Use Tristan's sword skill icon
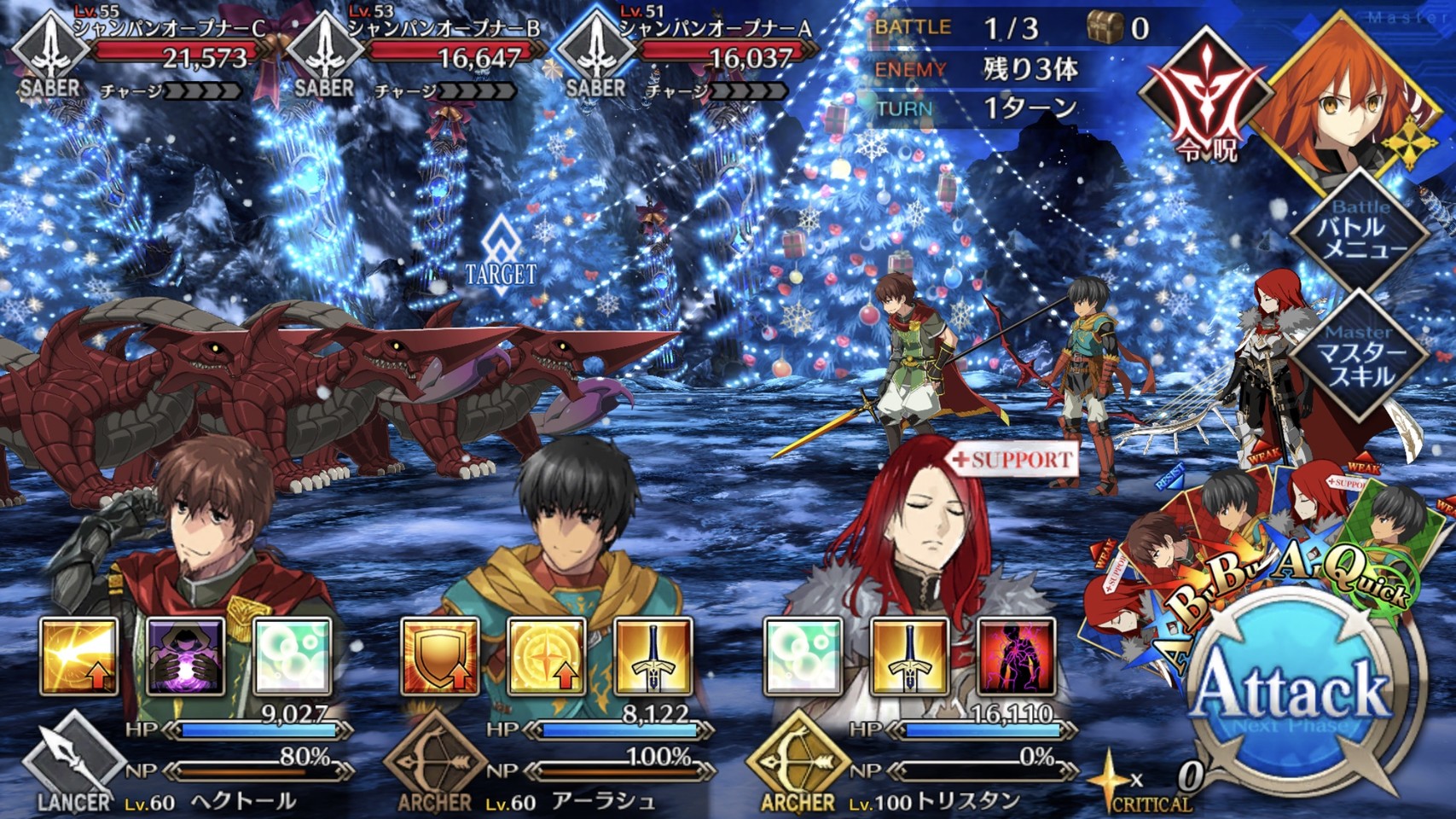 909,656
